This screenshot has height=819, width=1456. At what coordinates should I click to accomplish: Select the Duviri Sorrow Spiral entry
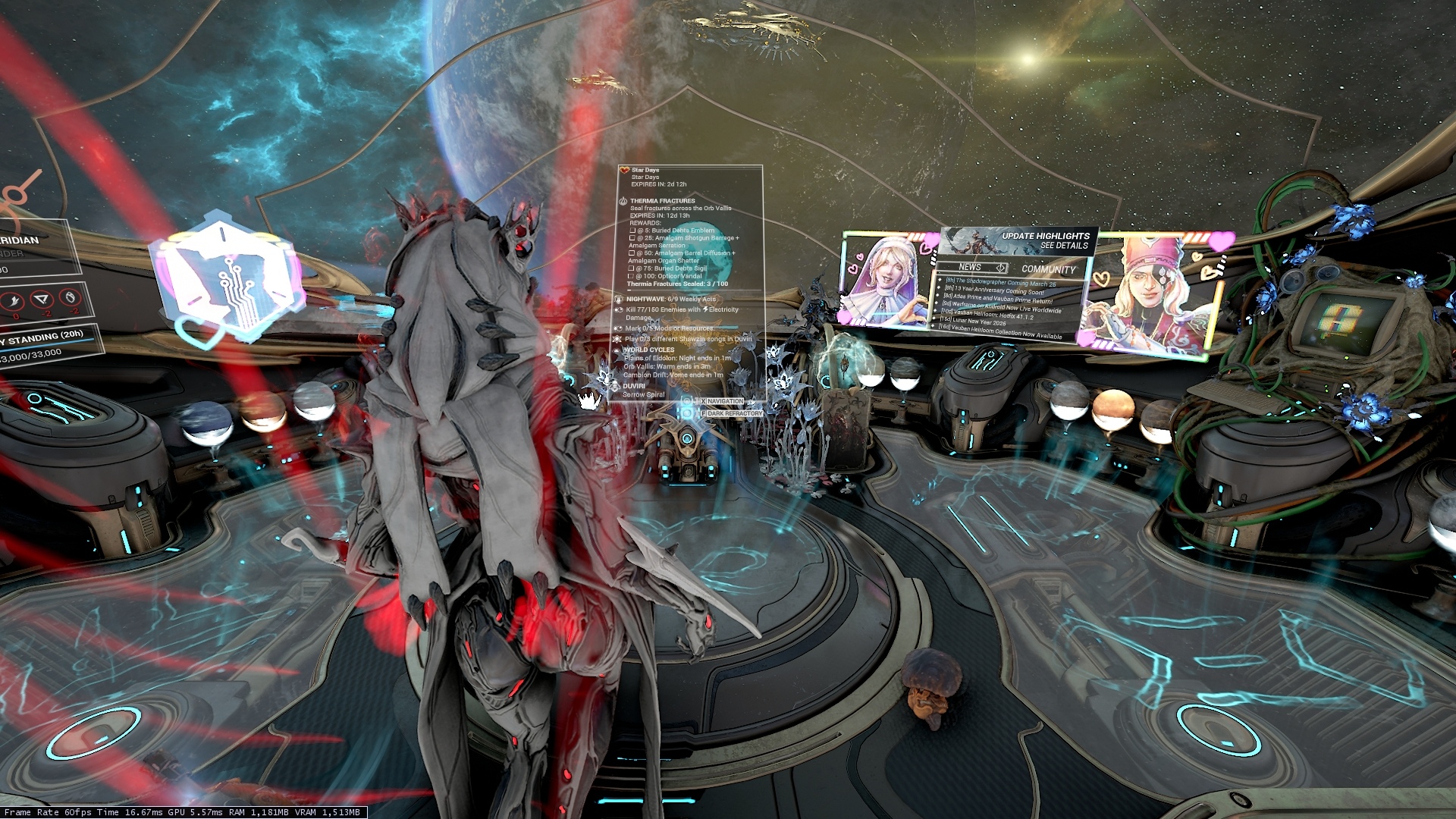(643, 391)
